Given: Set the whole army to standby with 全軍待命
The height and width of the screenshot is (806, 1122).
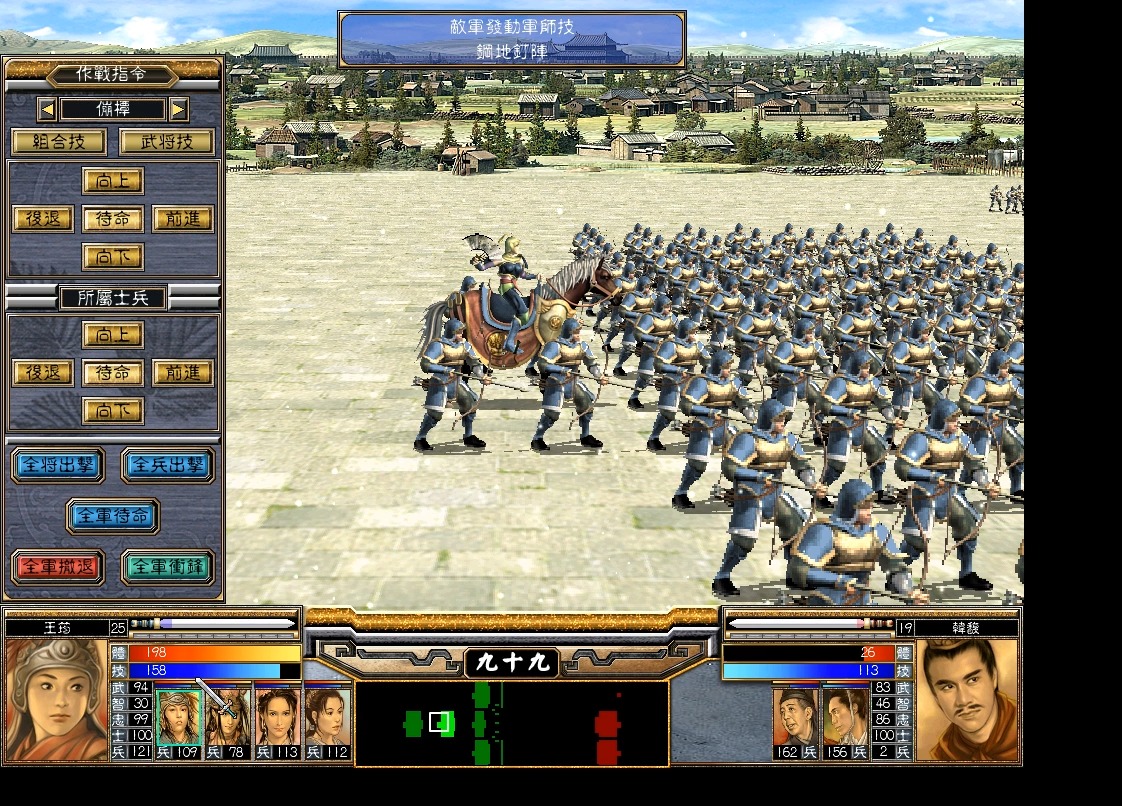Looking at the screenshot, I should (113, 516).
